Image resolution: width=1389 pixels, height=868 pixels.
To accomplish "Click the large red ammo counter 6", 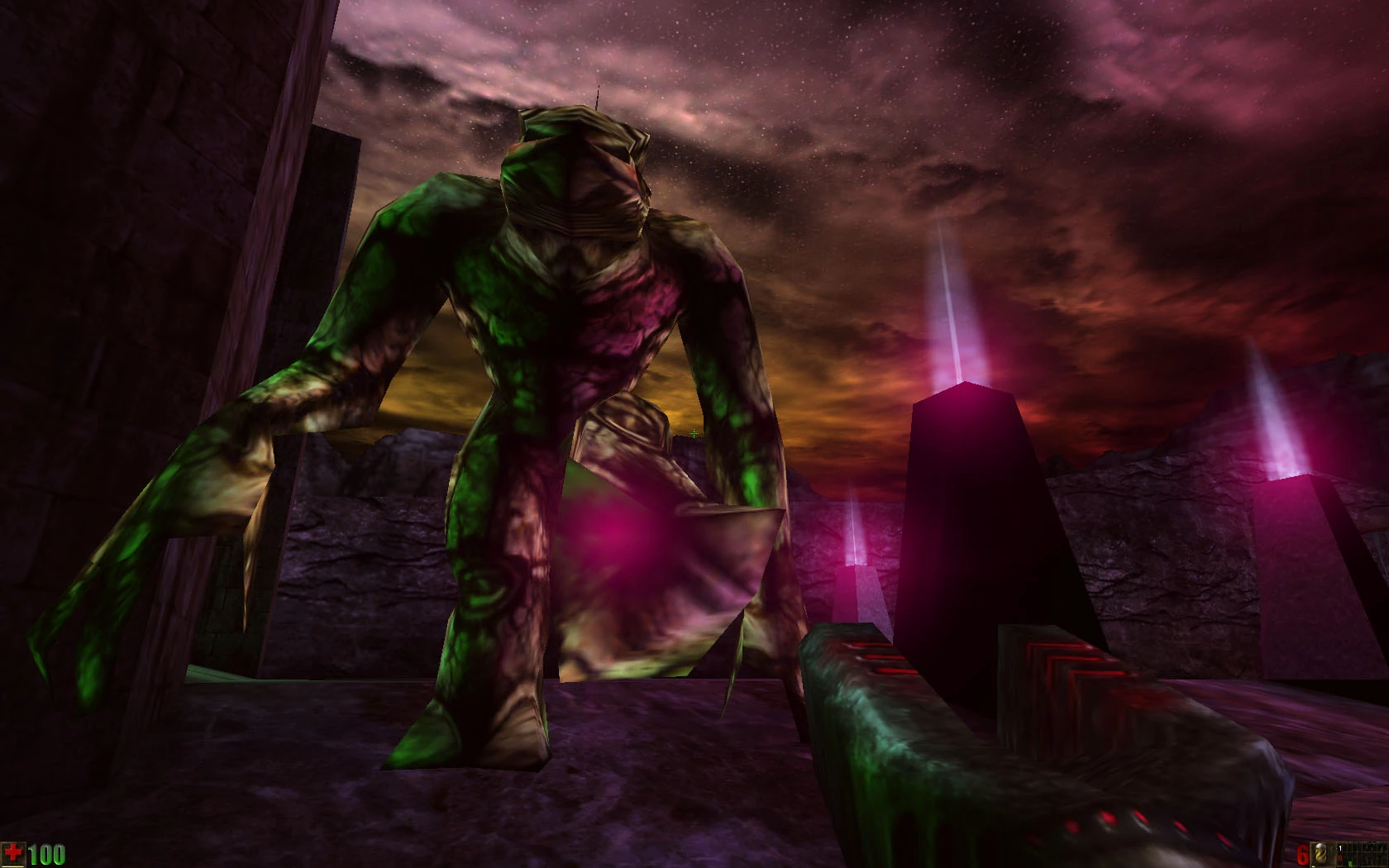I will 1300,854.
